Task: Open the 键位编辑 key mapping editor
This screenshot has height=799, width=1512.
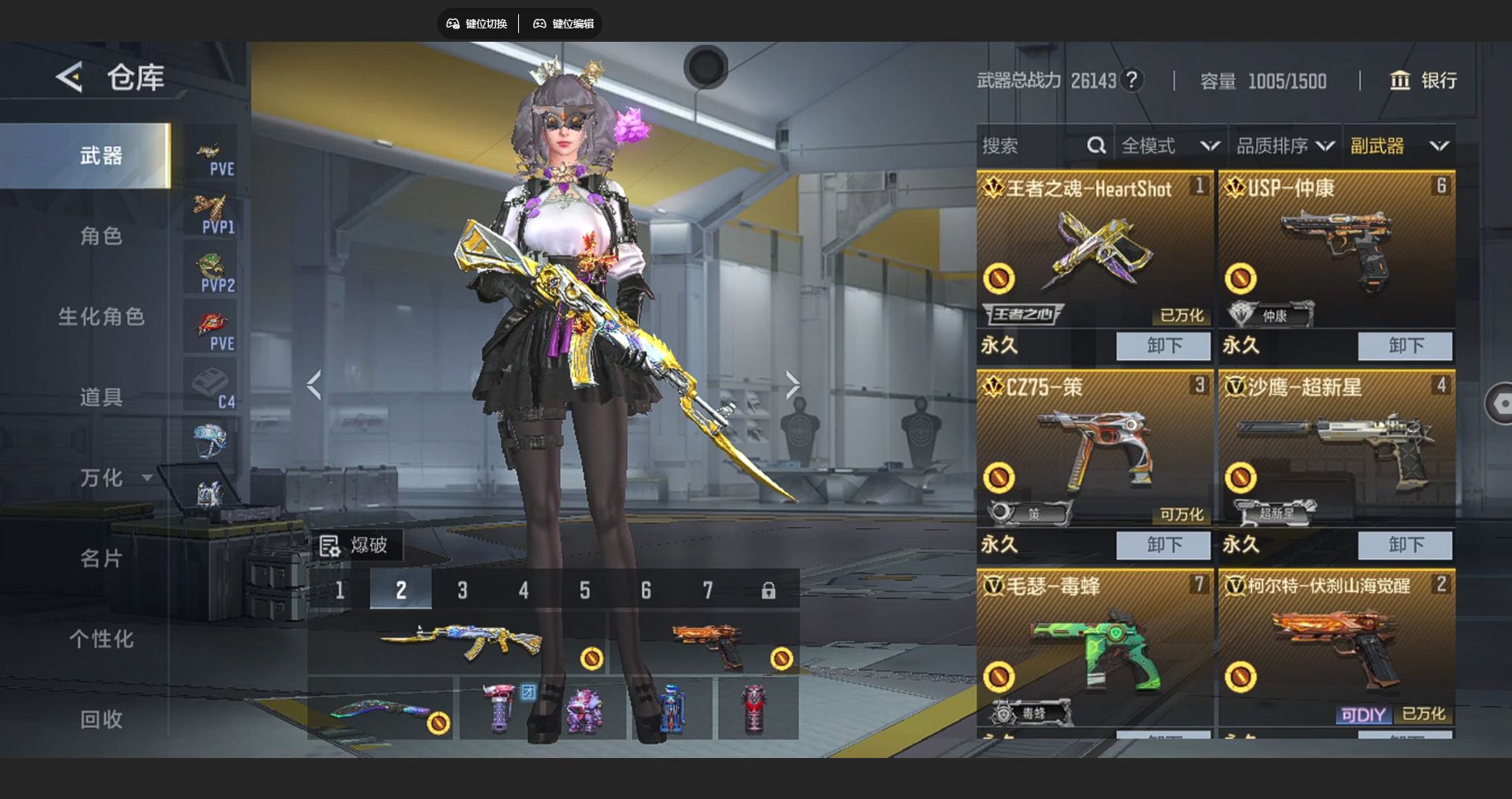Action: (x=563, y=24)
